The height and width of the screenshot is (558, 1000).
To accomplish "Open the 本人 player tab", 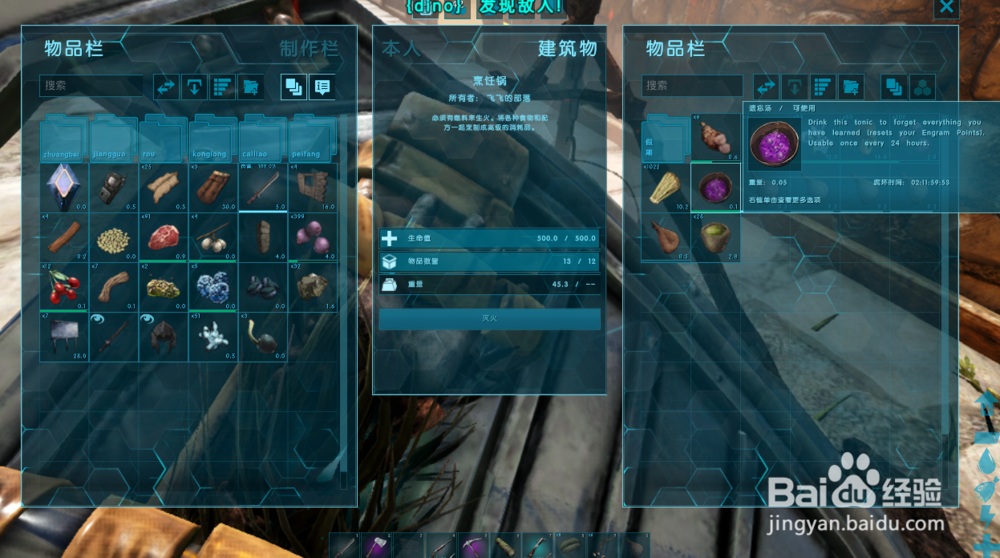I will click(x=401, y=48).
